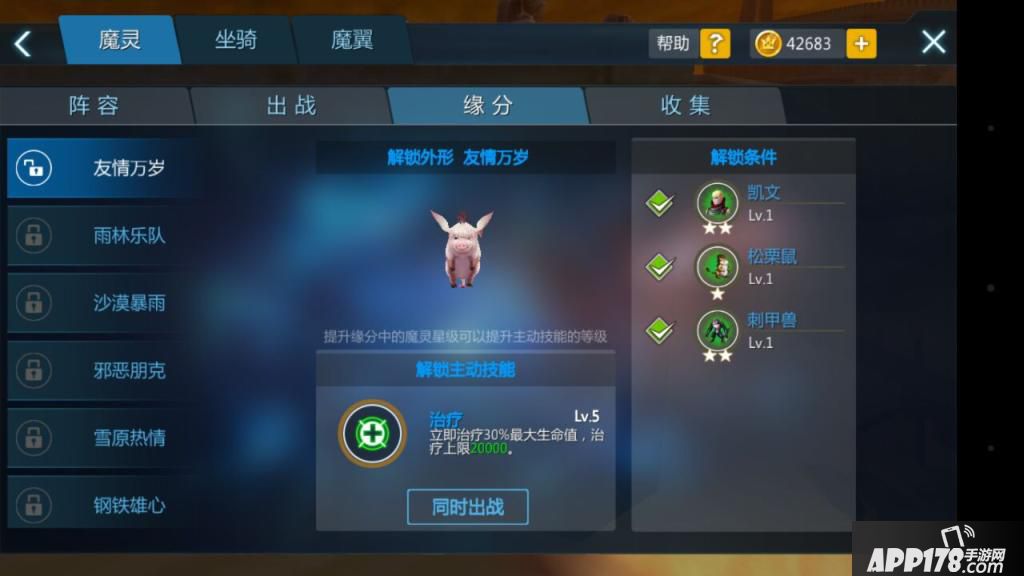Add more gold with the plus button
The height and width of the screenshot is (576, 1024).
[861, 43]
